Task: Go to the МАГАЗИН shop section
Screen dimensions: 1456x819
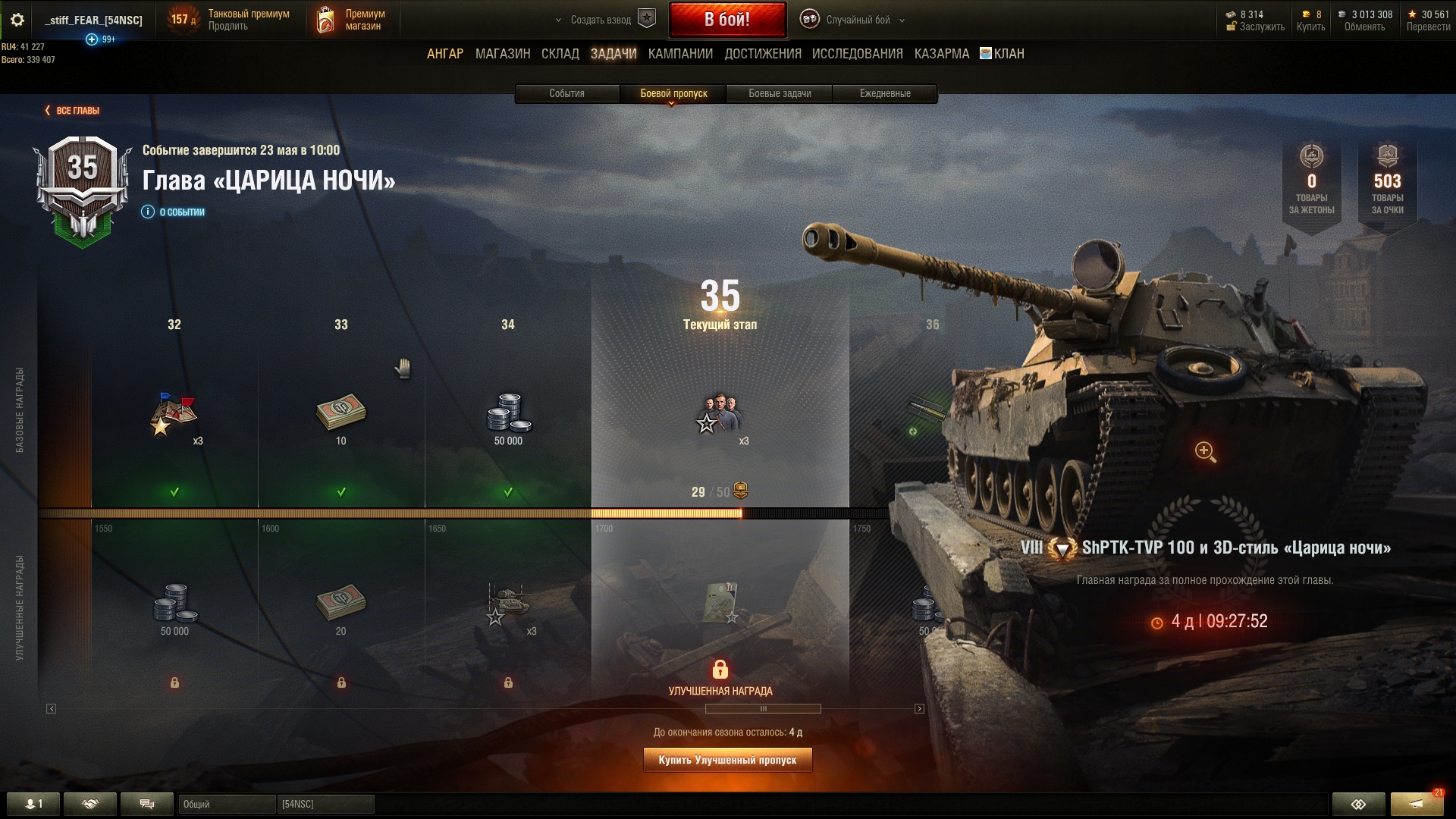Action: (502, 54)
